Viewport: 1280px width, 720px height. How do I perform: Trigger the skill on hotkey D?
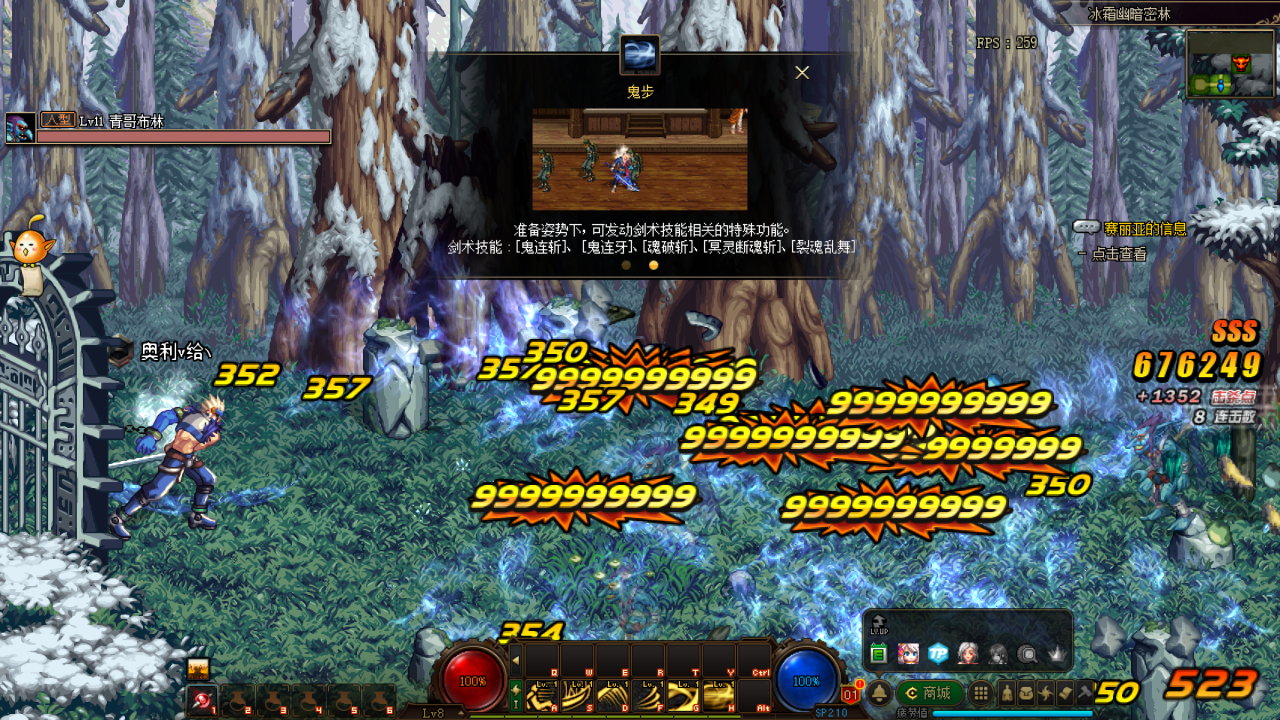click(612, 695)
